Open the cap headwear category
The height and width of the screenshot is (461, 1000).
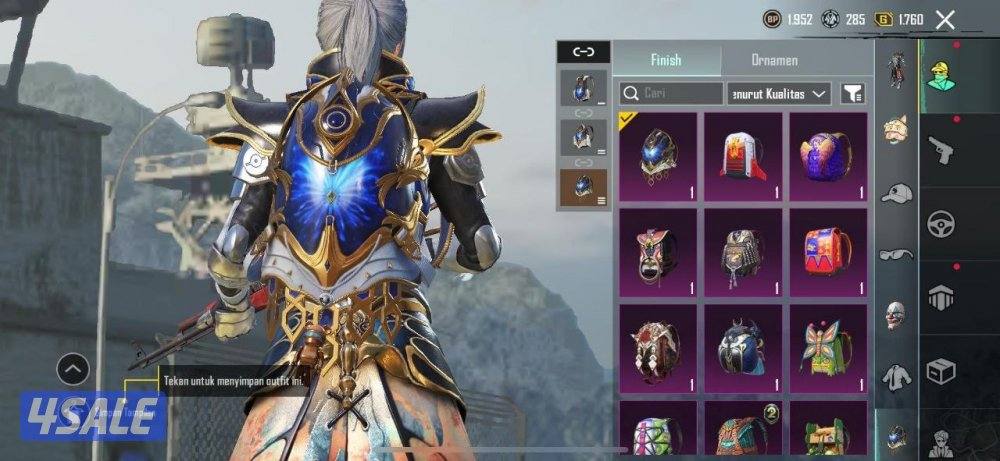pos(896,193)
